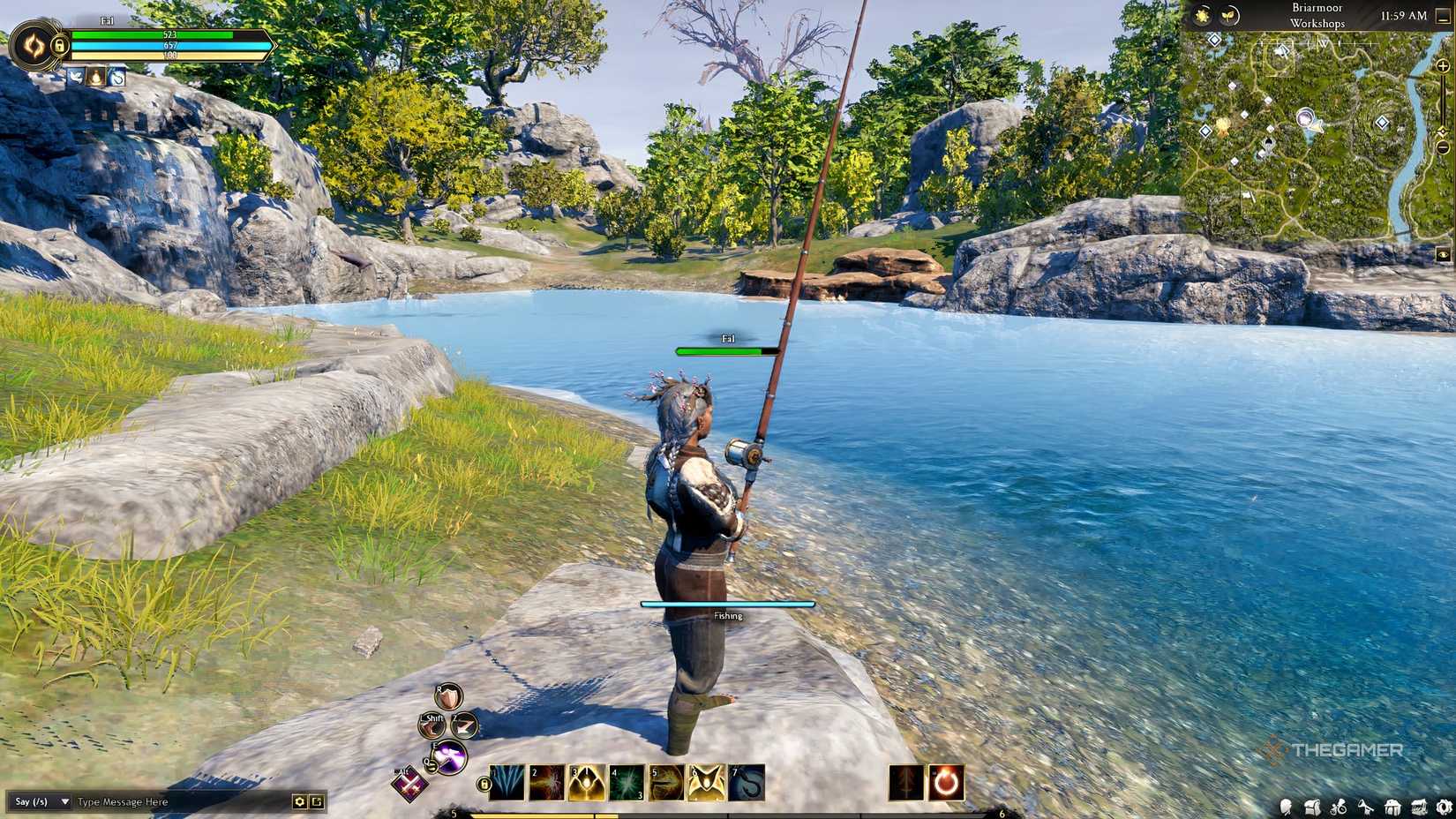Select the fishing hook skill in hotbar slot 7
This screenshot has width=1456, height=819.
tap(745, 784)
